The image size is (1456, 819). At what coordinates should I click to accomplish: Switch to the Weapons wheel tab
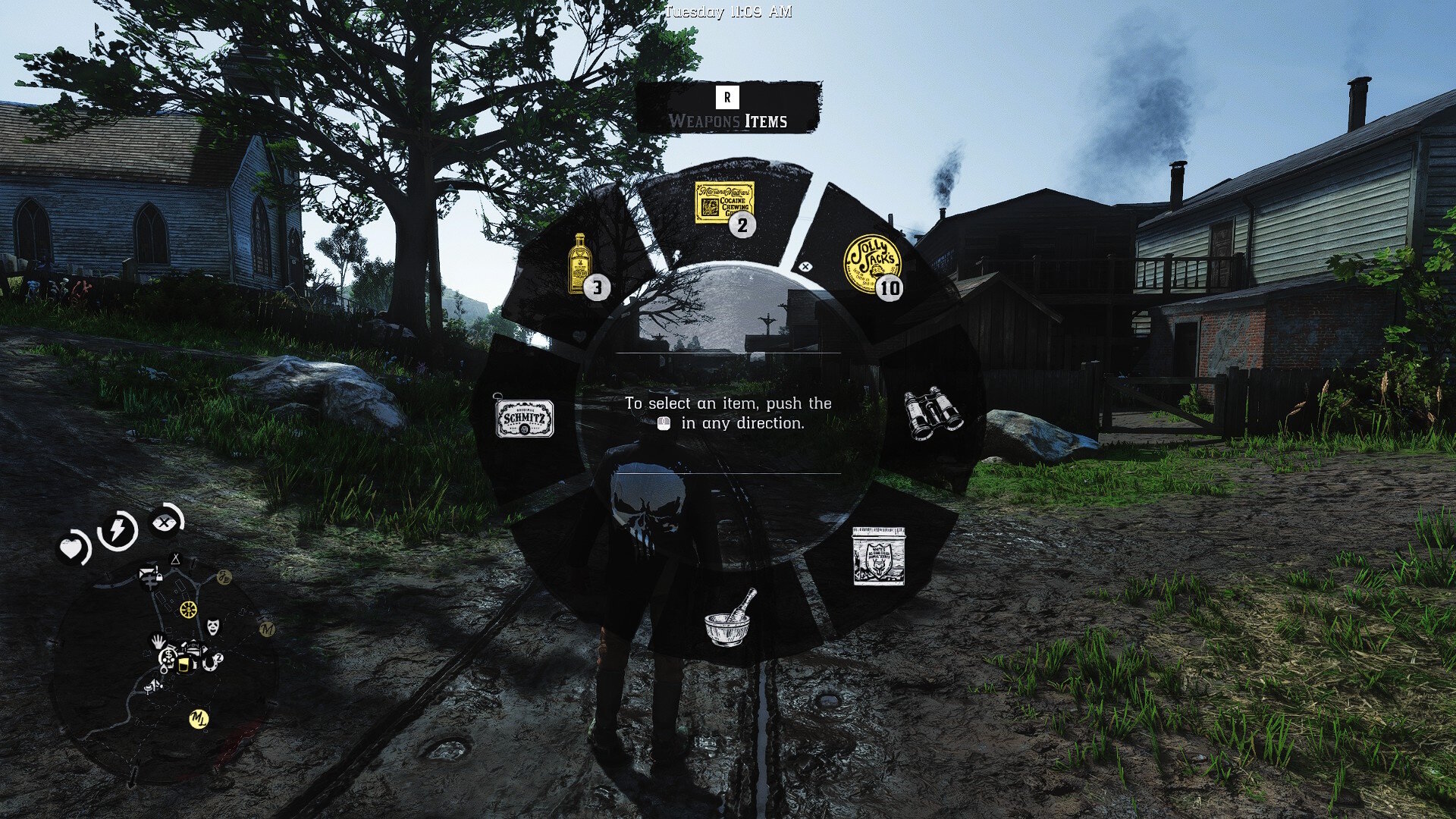tap(704, 121)
